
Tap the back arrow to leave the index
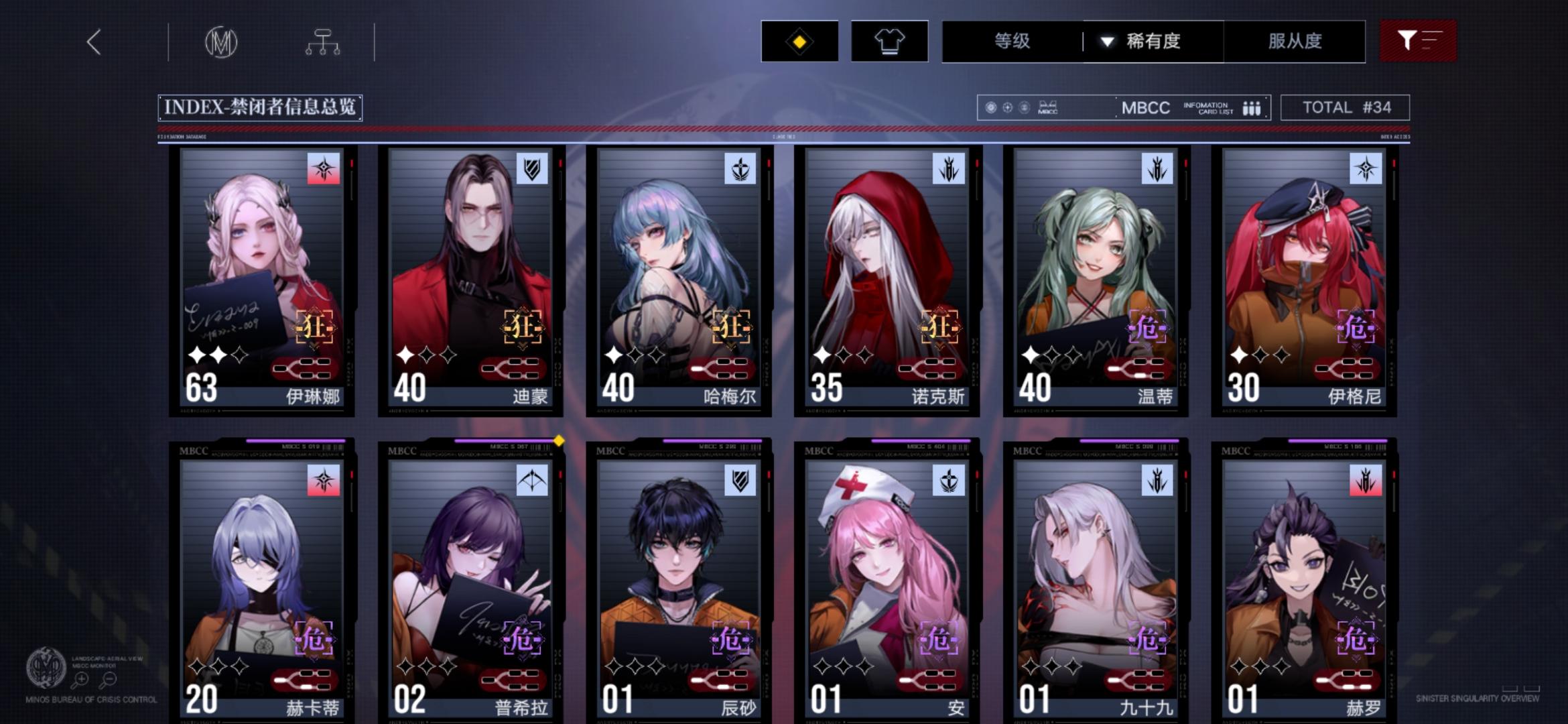click(94, 42)
